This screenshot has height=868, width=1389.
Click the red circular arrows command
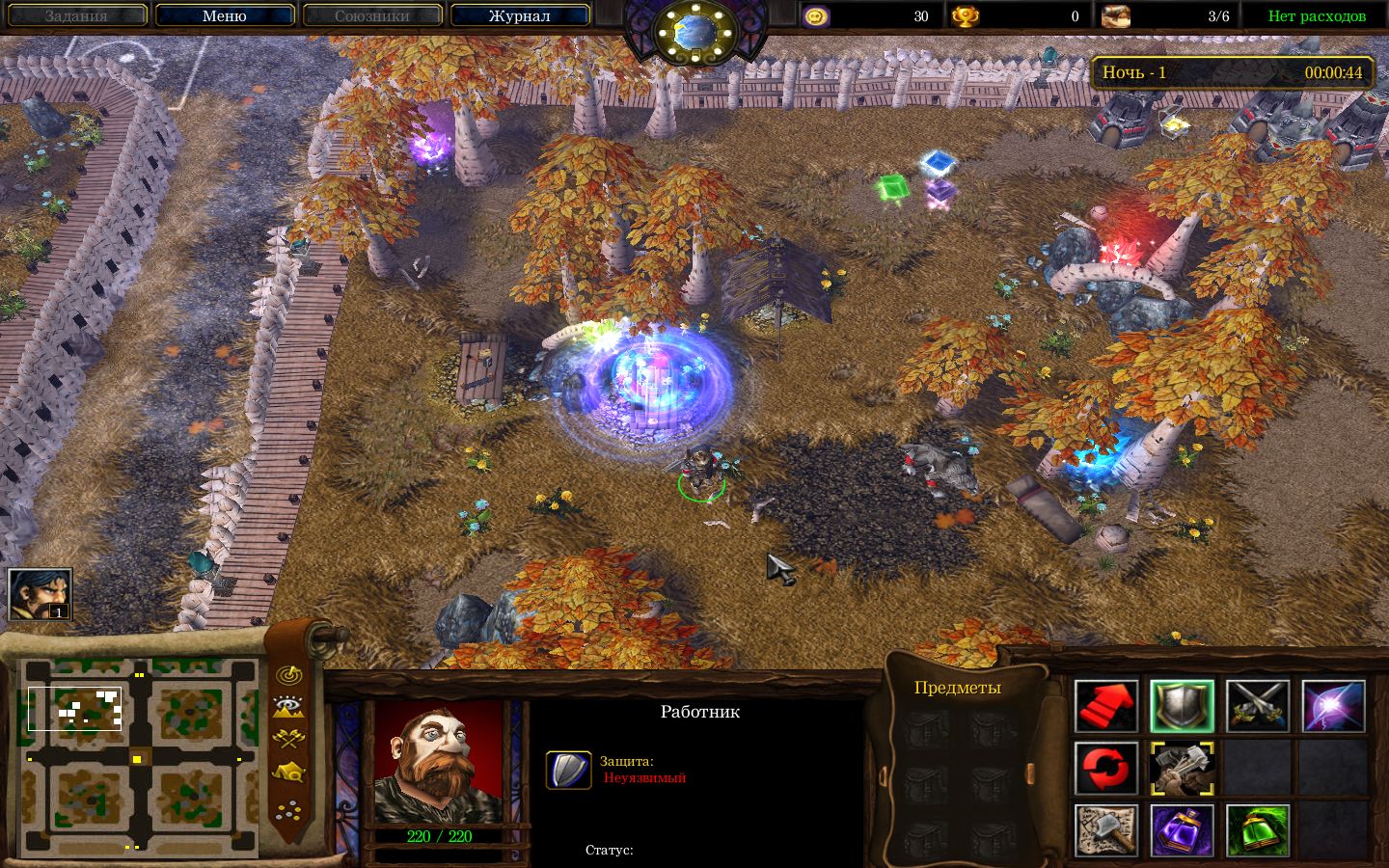[x=1106, y=769]
